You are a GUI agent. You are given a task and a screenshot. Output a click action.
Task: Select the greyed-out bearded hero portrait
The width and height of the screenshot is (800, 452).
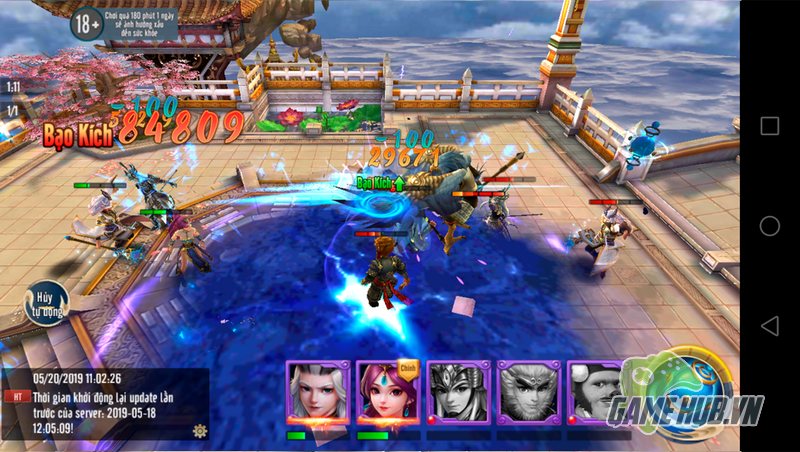(596, 393)
